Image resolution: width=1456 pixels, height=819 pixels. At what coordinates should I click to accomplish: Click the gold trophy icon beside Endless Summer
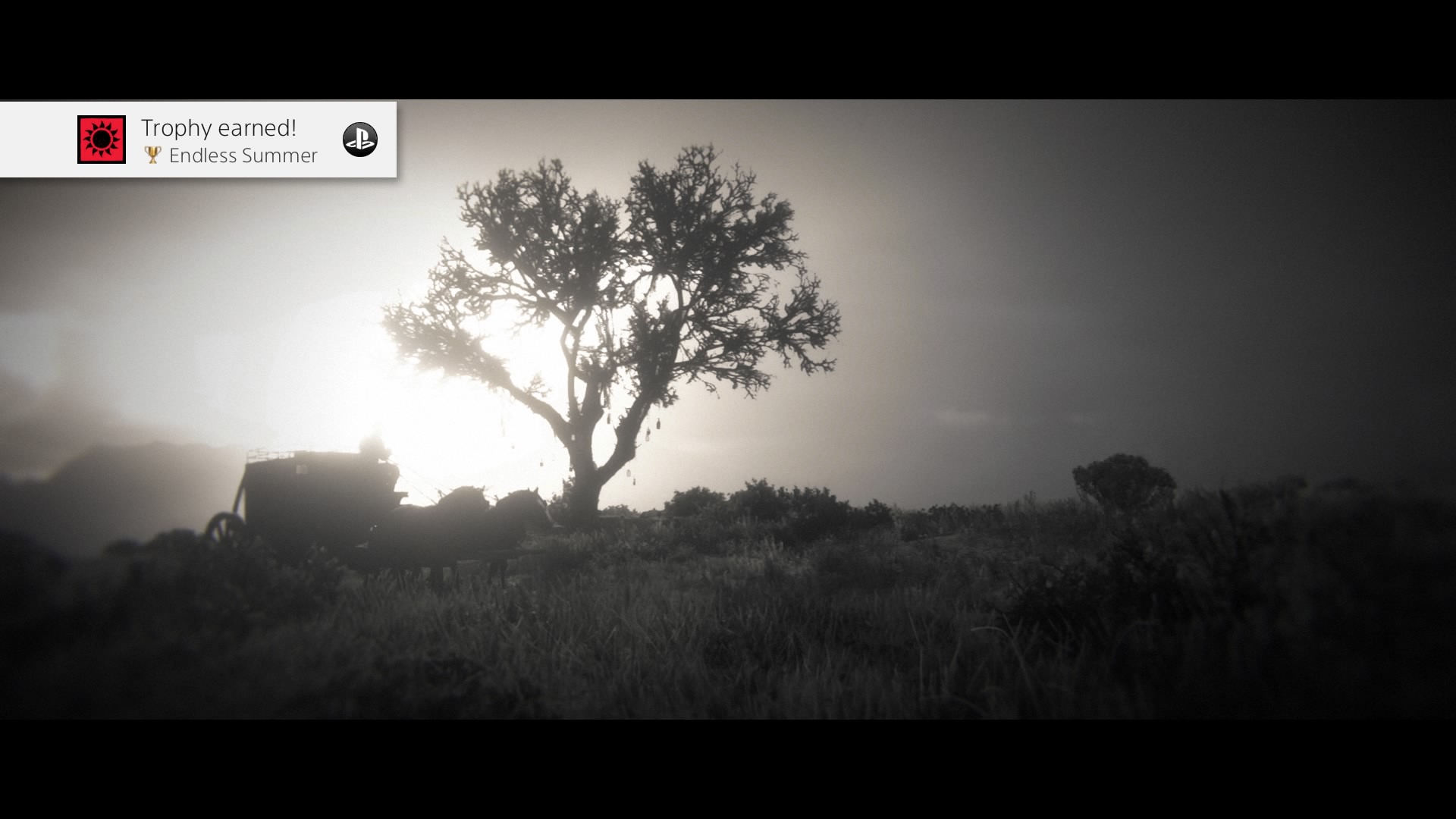pos(152,155)
